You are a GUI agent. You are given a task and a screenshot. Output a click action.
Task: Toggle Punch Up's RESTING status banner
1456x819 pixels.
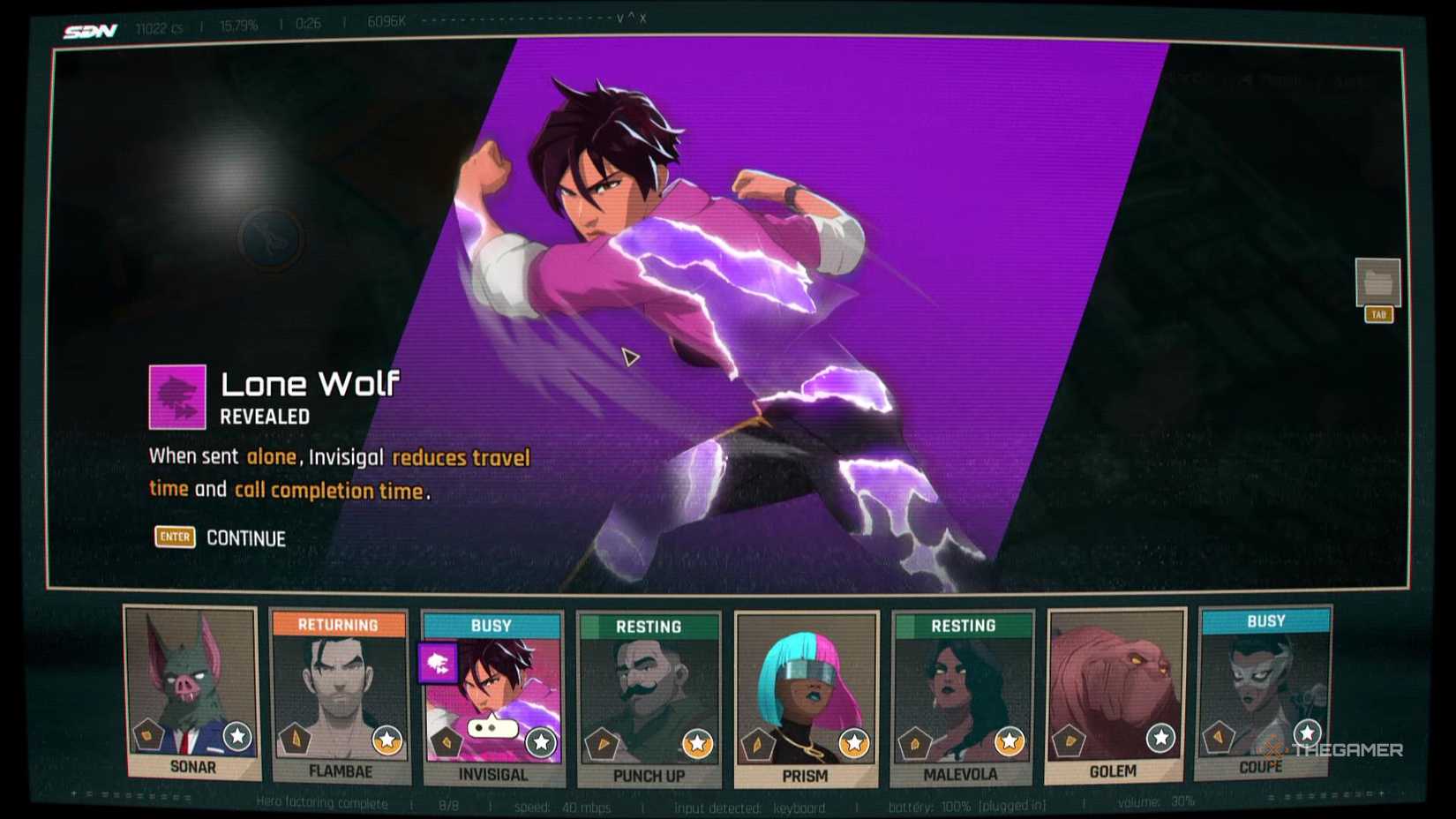649,626
